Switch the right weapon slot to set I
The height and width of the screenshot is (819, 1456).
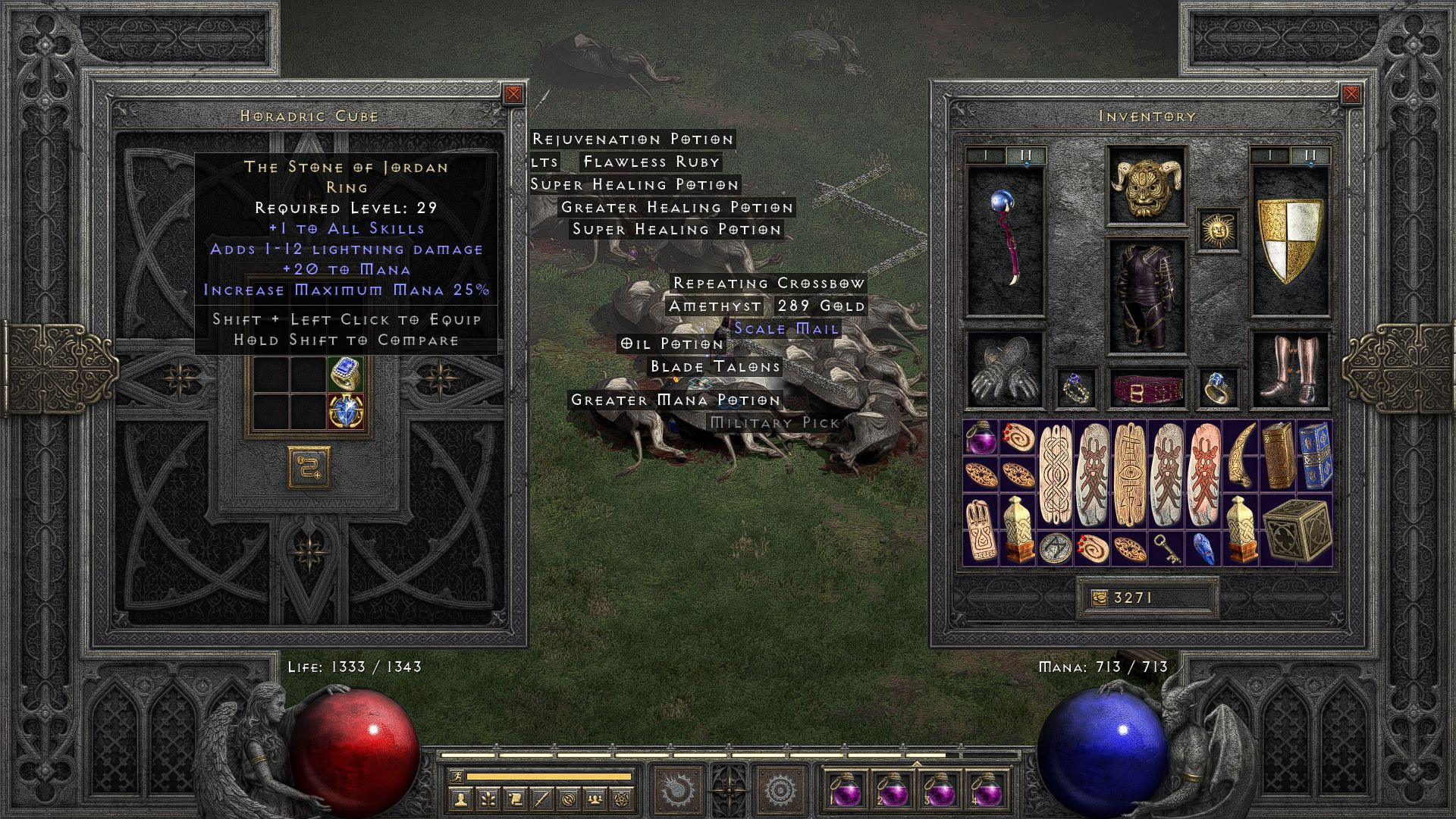click(x=1270, y=155)
